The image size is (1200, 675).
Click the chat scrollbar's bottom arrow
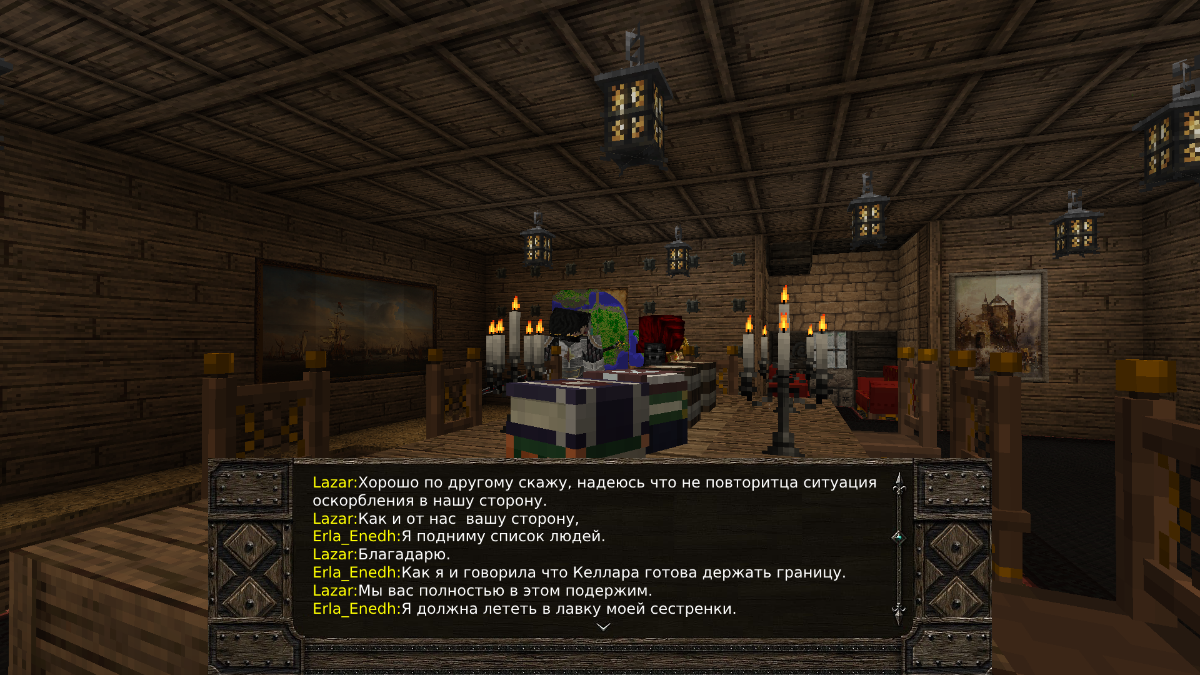(897, 610)
